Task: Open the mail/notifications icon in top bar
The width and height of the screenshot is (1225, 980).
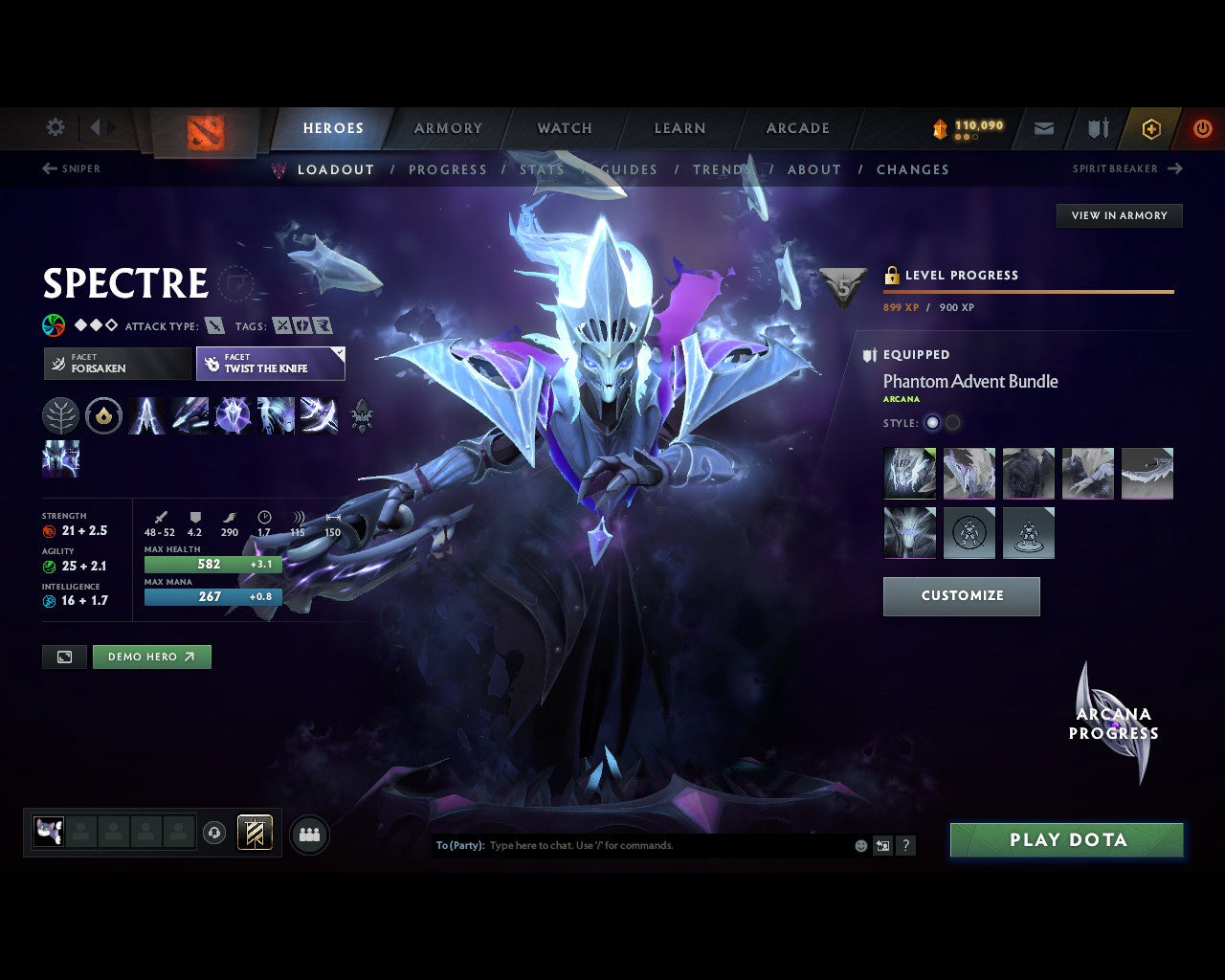Action: coord(1043,128)
